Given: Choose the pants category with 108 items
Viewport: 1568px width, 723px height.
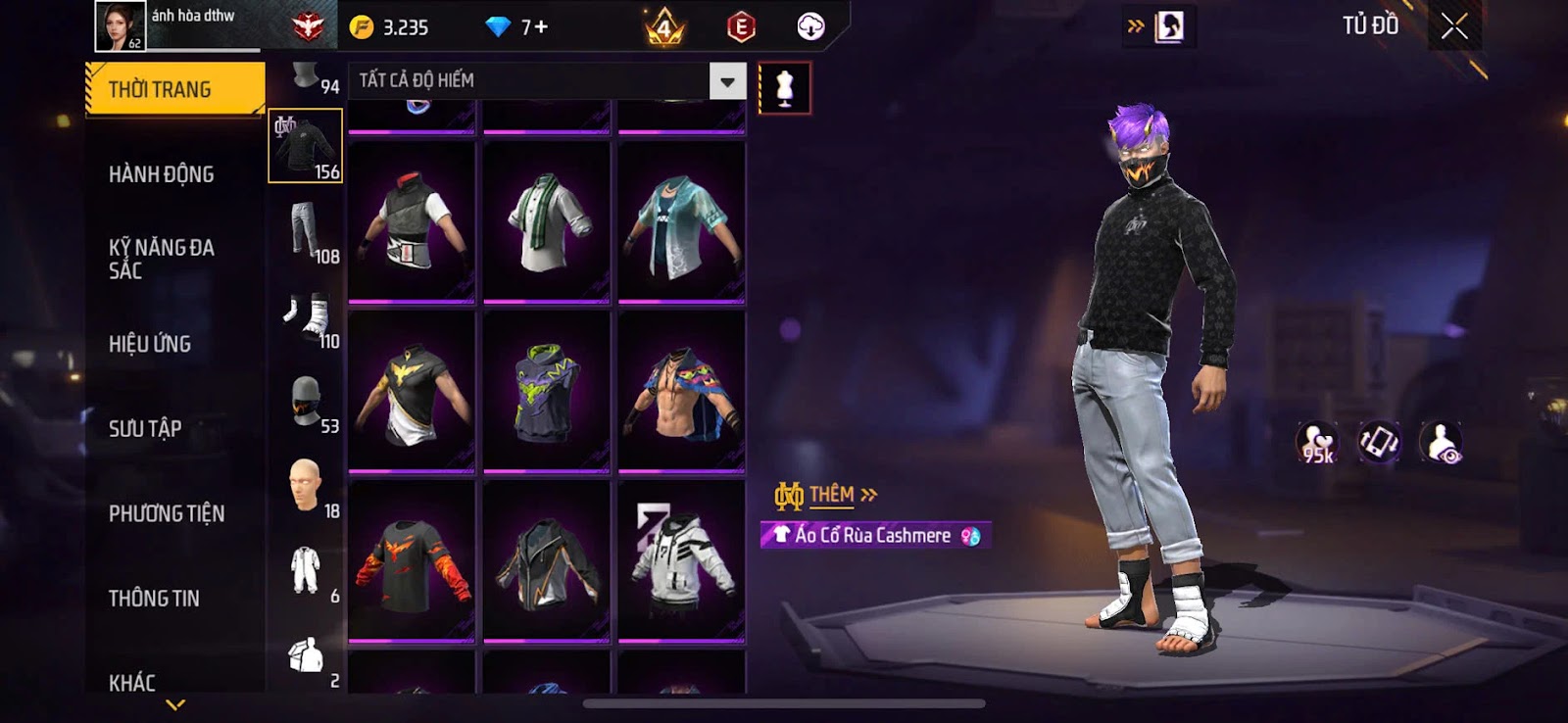Looking at the screenshot, I should [306, 232].
